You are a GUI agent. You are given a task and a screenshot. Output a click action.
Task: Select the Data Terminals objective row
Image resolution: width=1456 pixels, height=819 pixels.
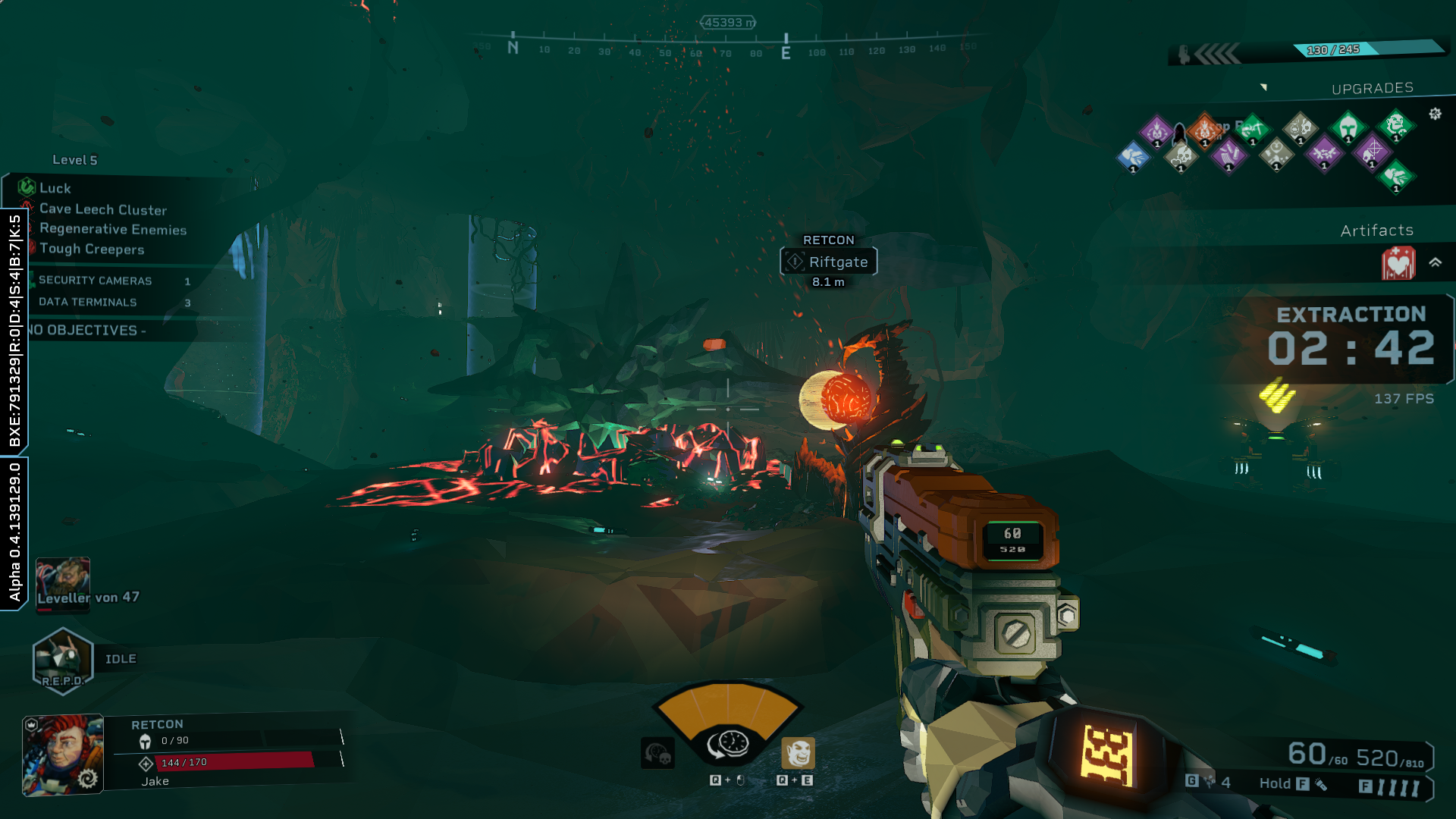pyautogui.click(x=88, y=302)
